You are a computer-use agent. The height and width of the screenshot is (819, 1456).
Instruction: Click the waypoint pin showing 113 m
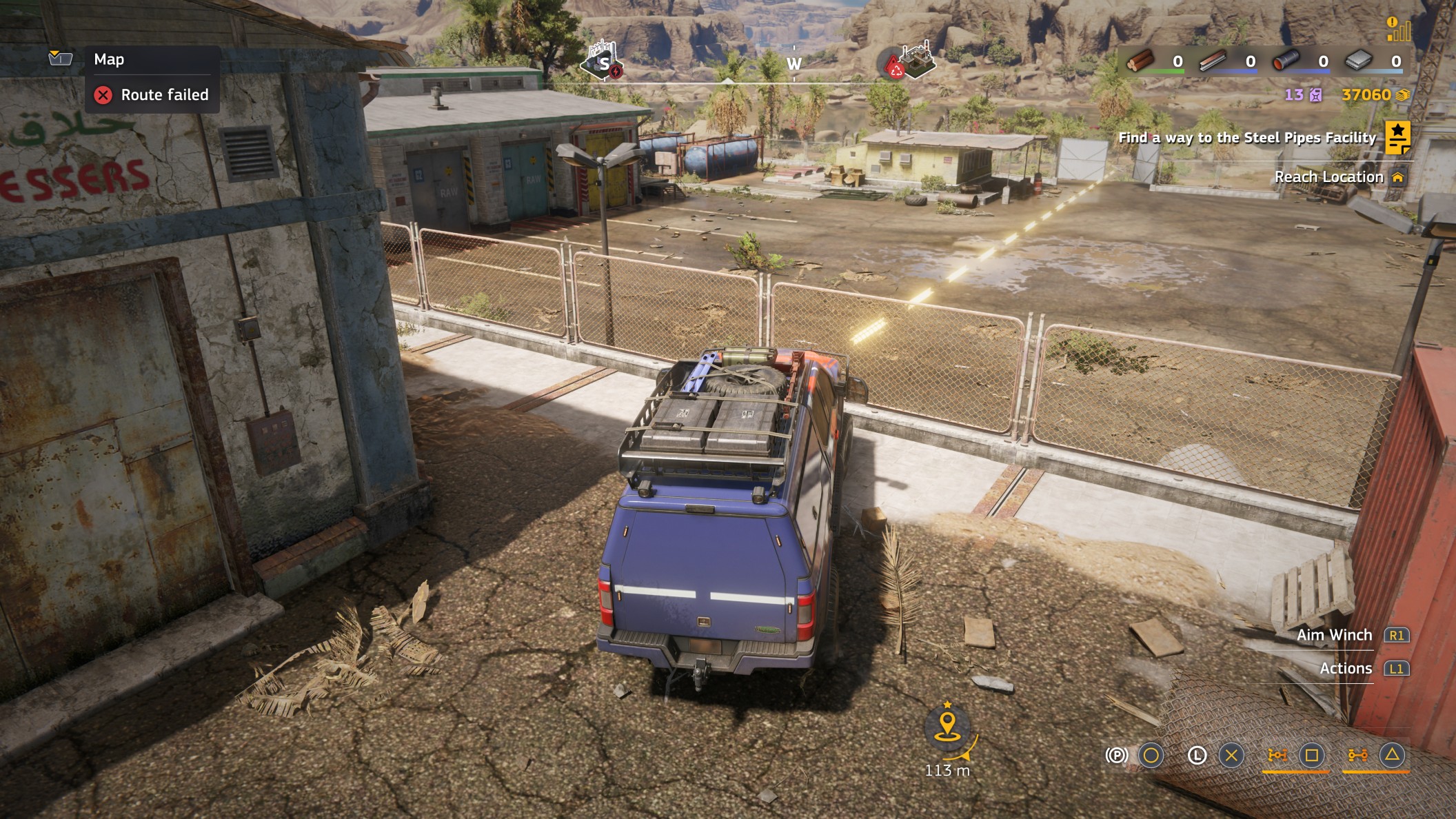click(x=948, y=727)
